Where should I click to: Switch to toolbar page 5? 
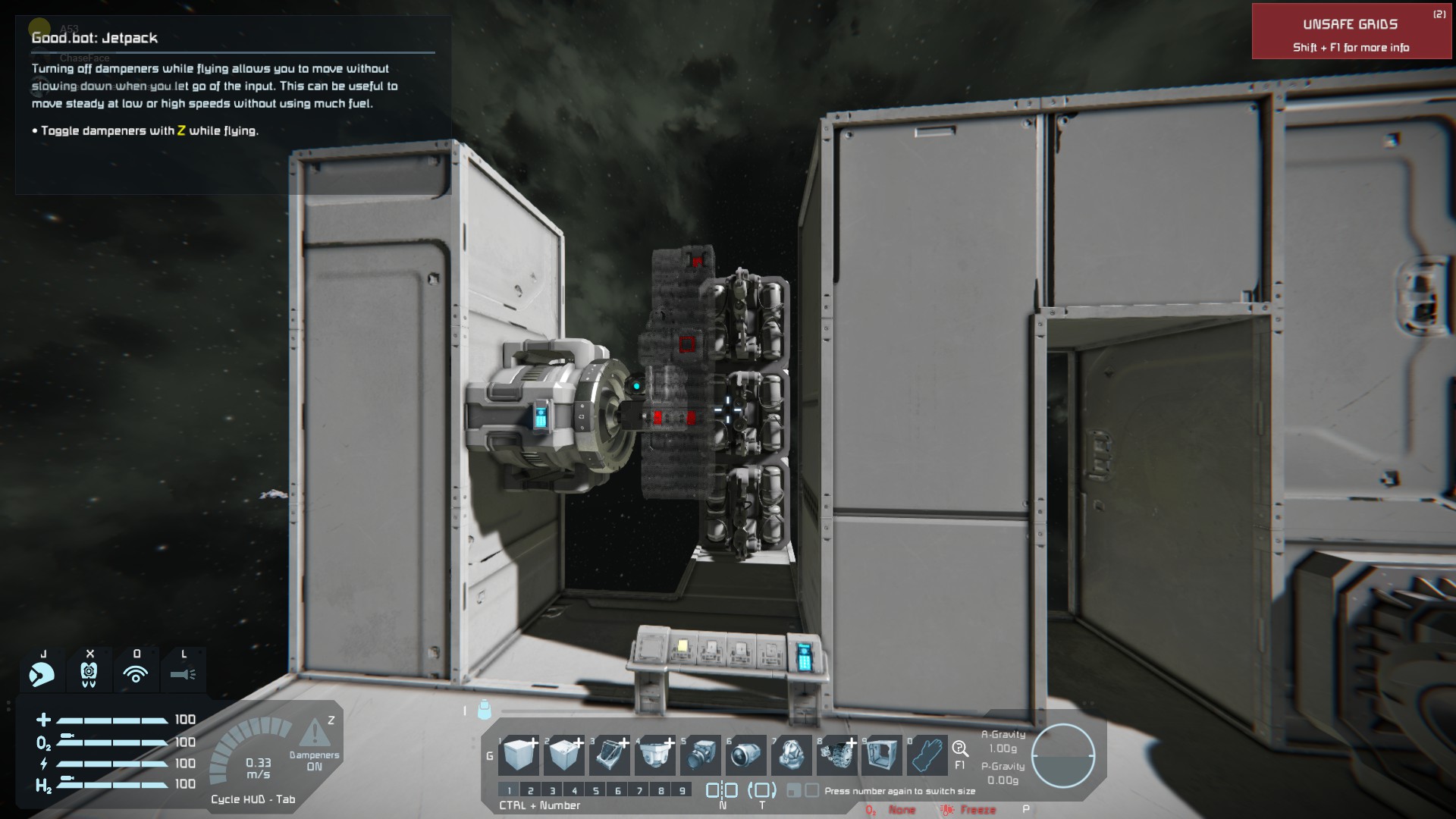point(596,790)
